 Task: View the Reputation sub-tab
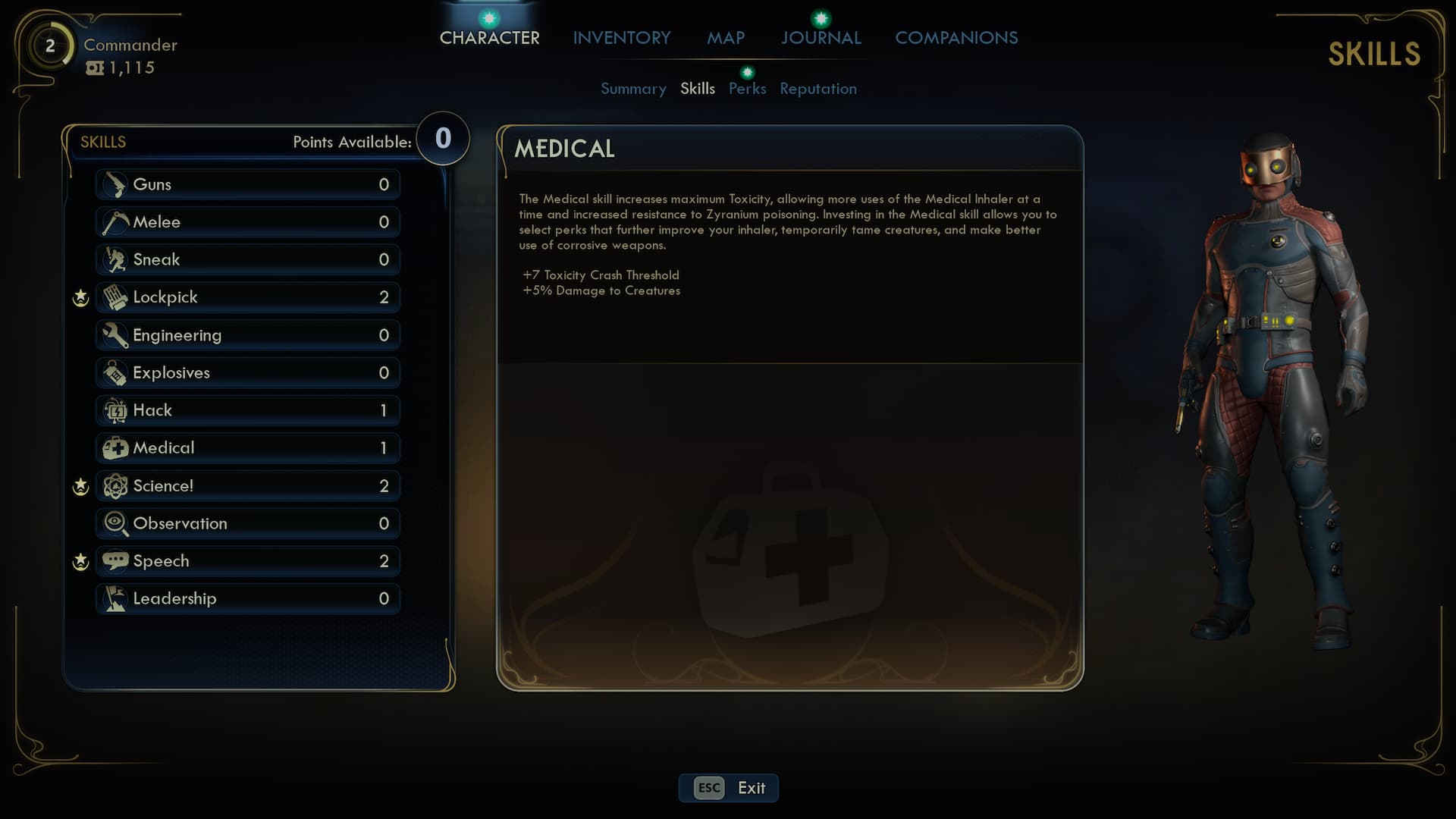click(817, 89)
